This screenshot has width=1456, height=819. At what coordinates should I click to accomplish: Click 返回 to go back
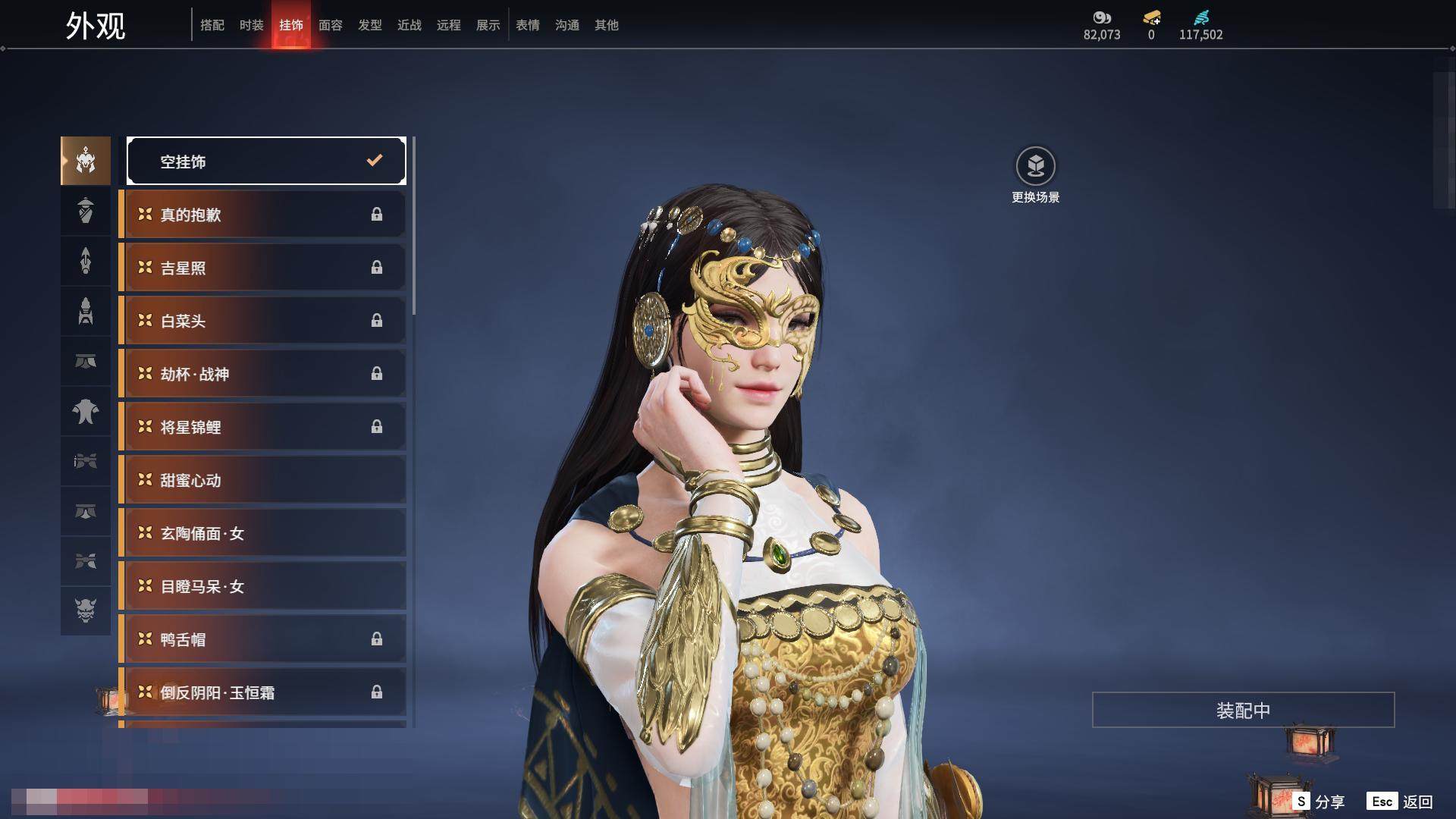[x=1401, y=801]
